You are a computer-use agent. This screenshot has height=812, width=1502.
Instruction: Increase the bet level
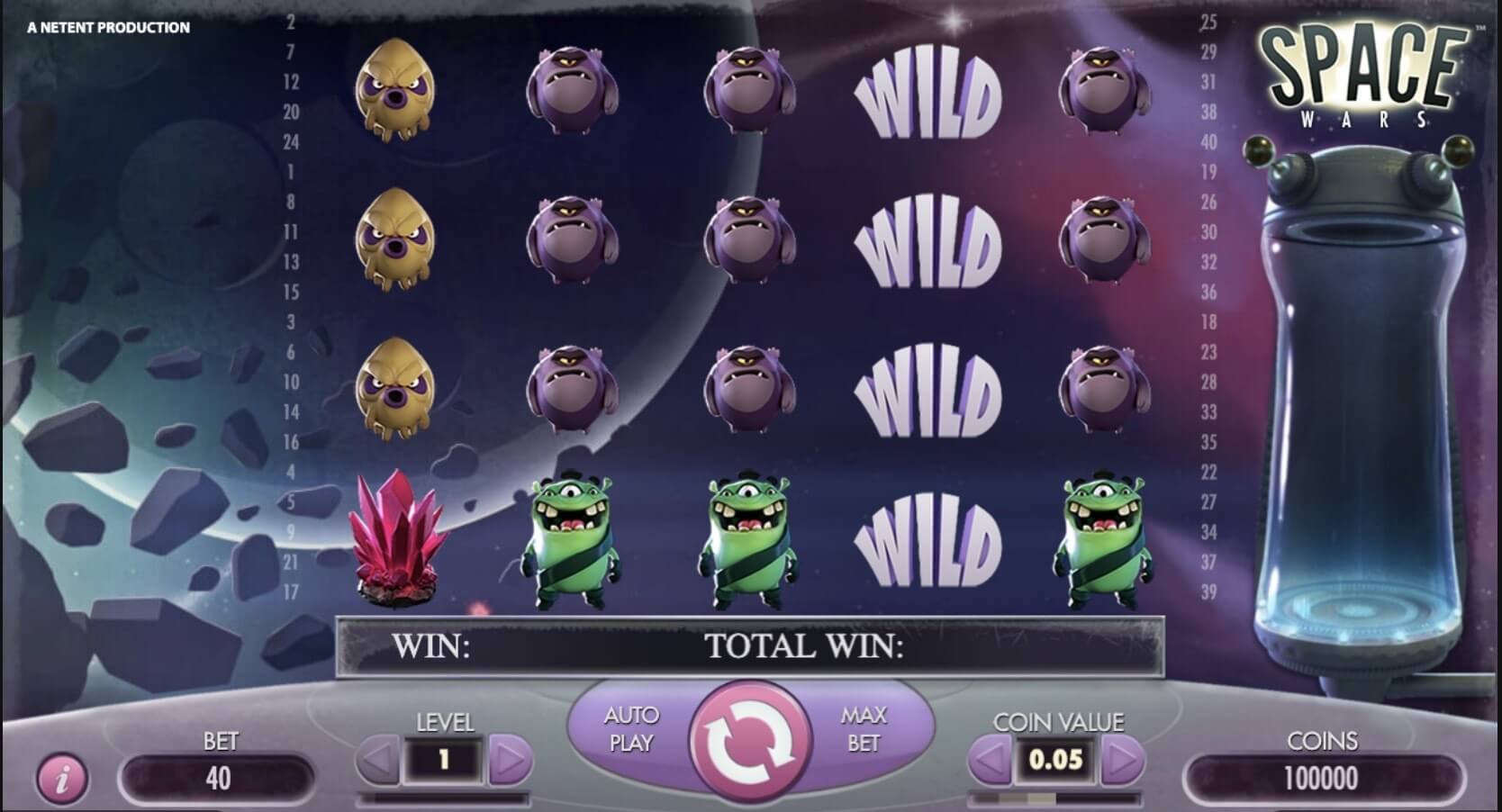tap(510, 762)
